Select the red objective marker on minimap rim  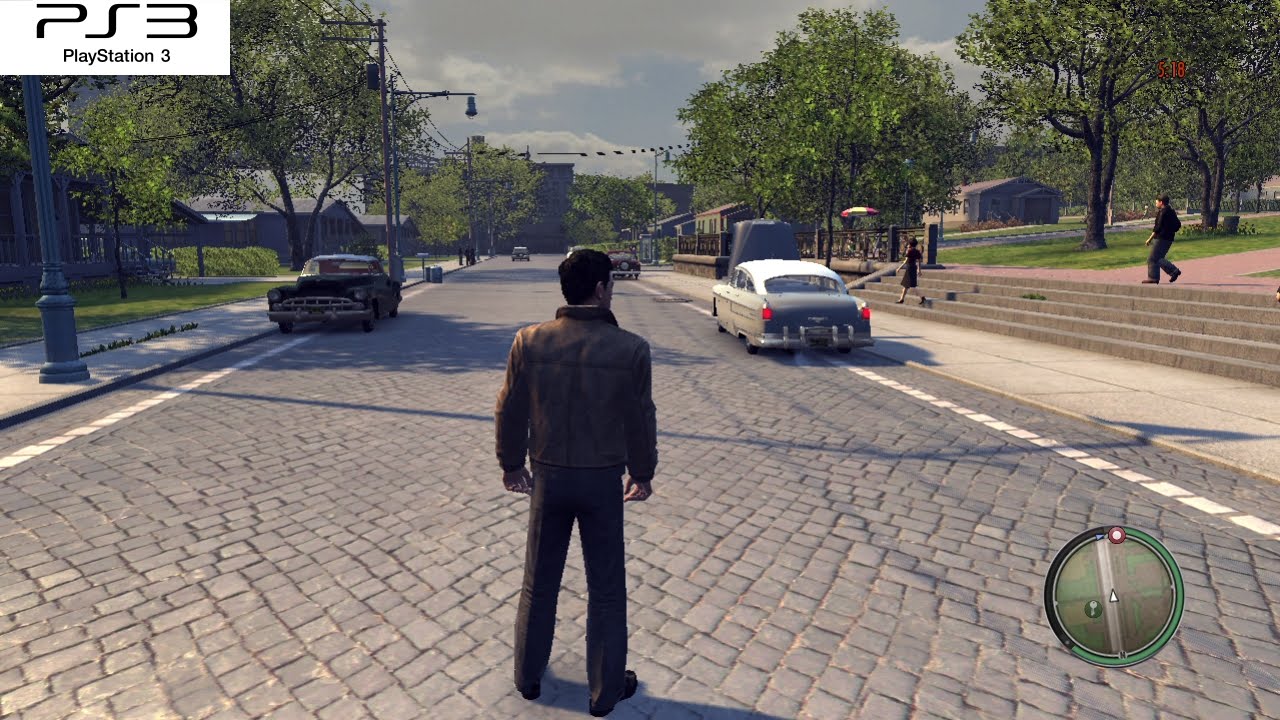point(1116,534)
